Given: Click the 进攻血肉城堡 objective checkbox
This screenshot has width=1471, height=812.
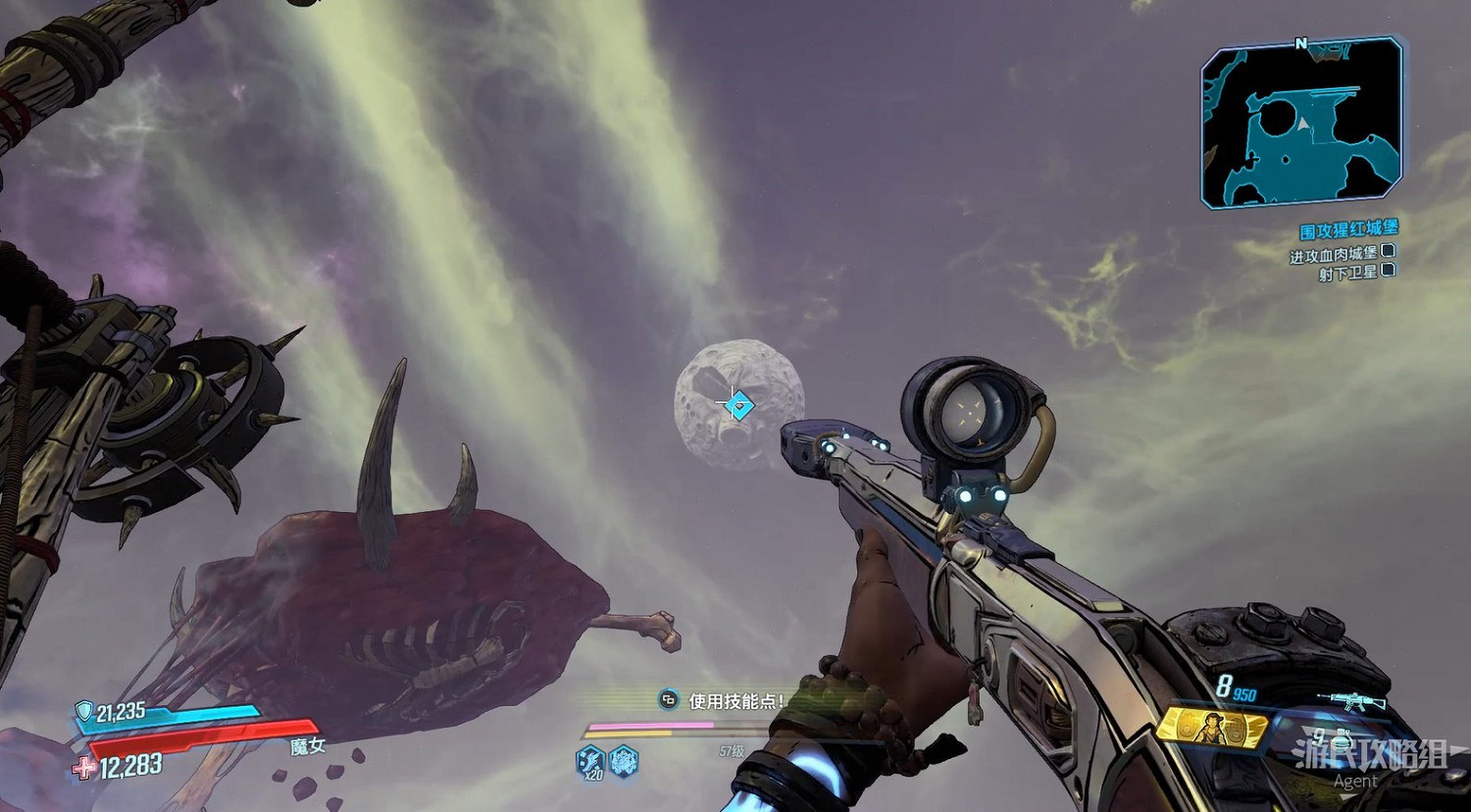Looking at the screenshot, I should pos(1388,251).
